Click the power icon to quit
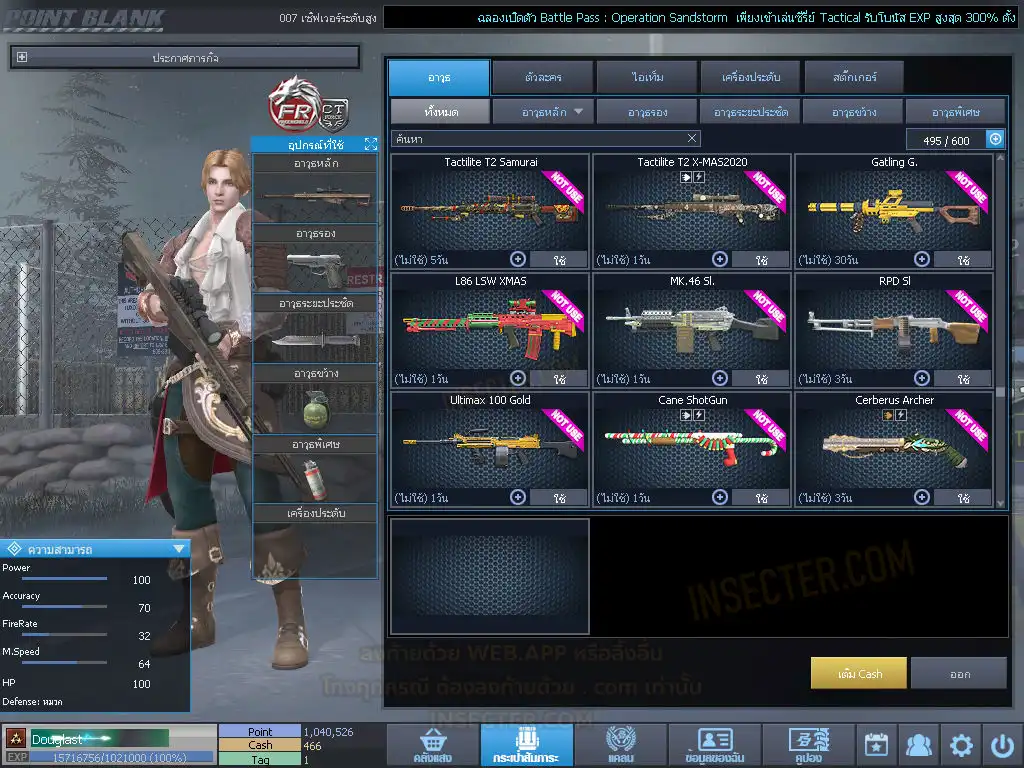This screenshot has width=1024, height=768. 1003,745
